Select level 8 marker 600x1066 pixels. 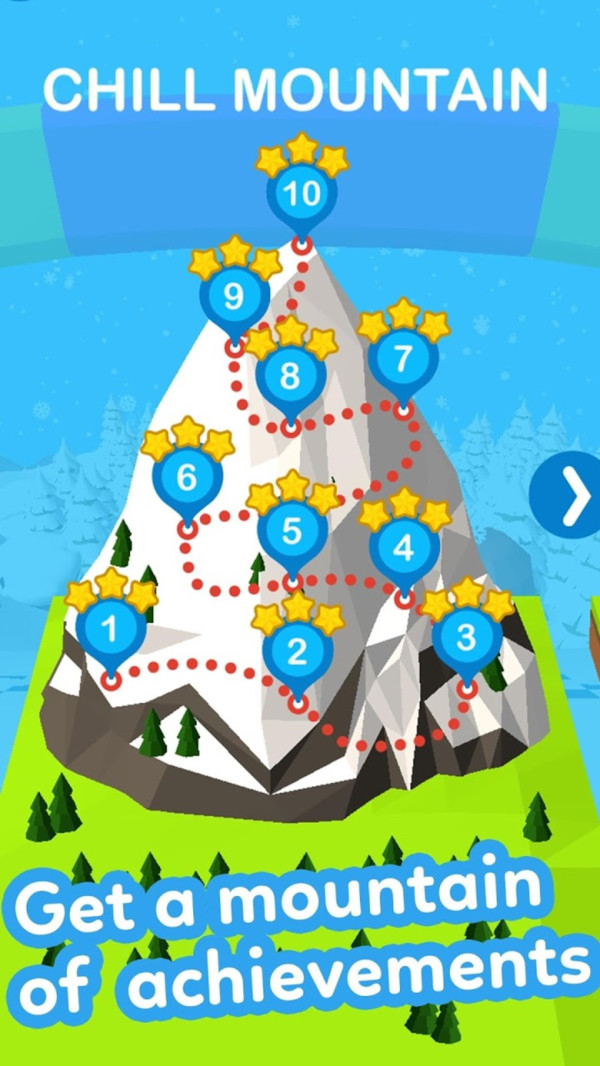pos(290,377)
